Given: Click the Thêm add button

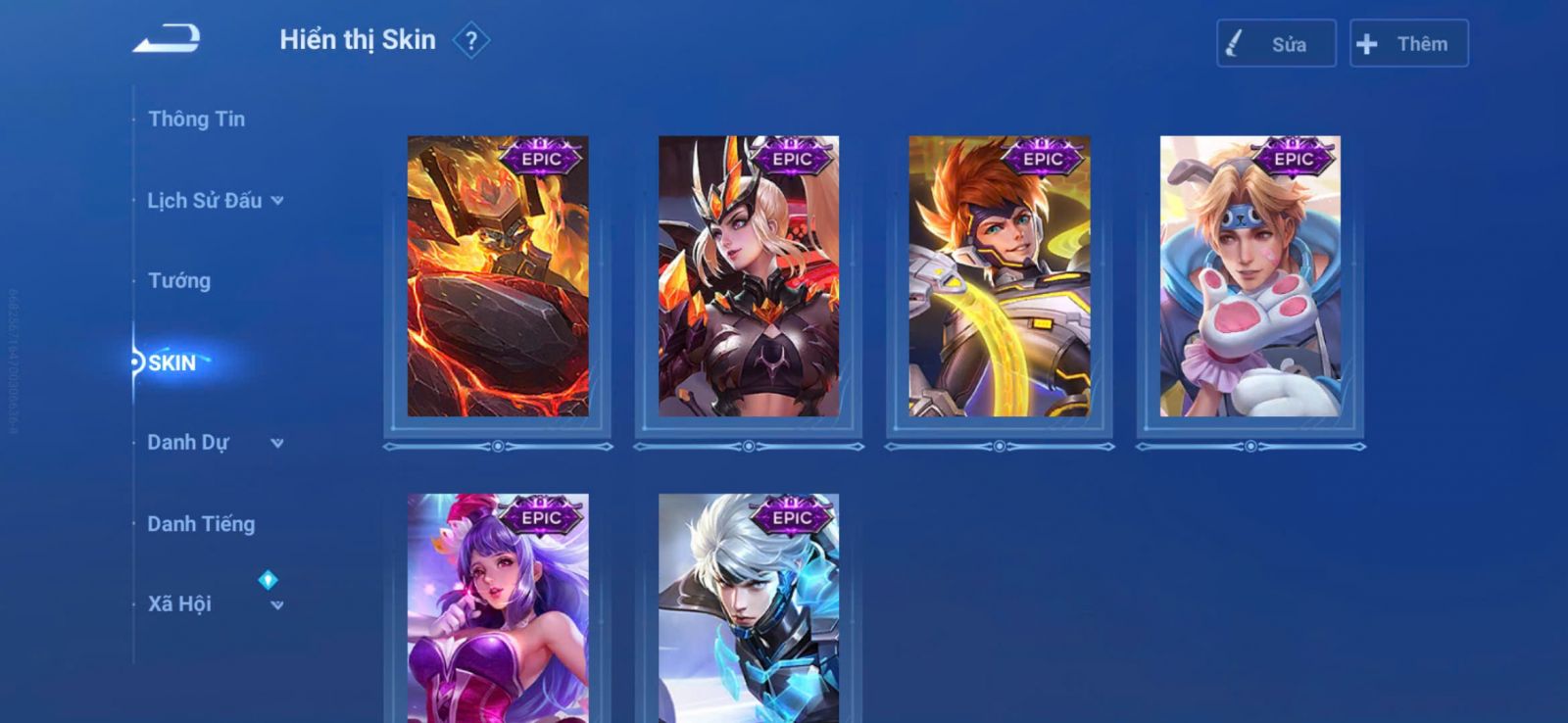Looking at the screenshot, I should (1408, 44).
